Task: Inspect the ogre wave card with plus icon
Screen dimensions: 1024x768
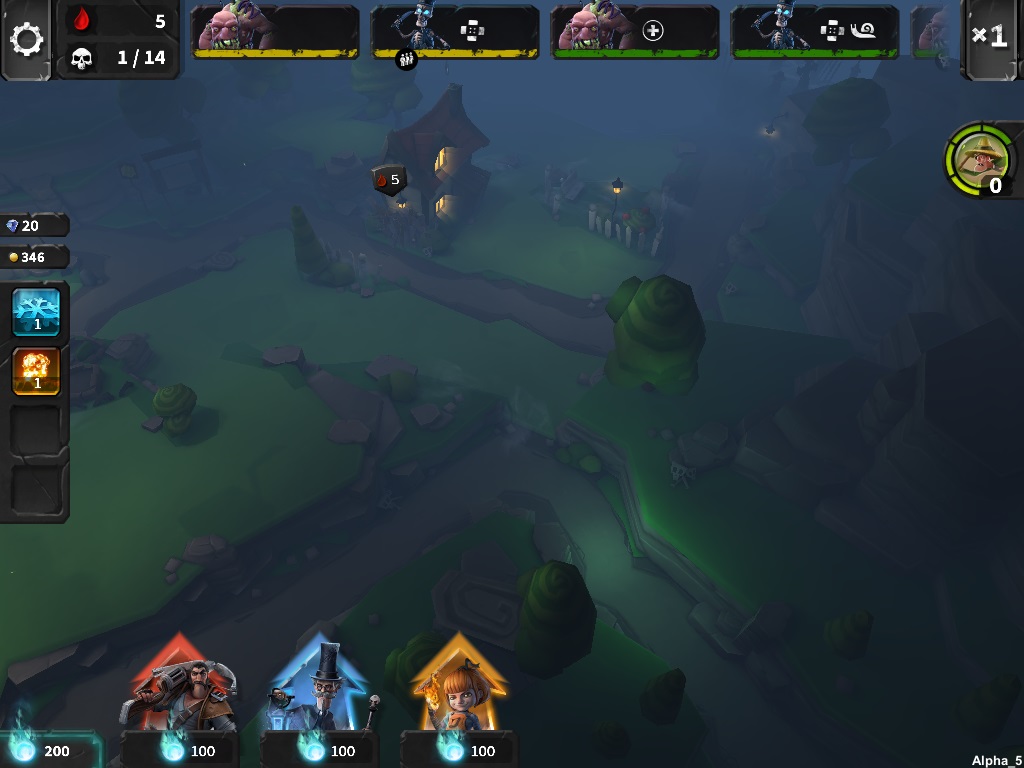Action: (x=634, y=31)
